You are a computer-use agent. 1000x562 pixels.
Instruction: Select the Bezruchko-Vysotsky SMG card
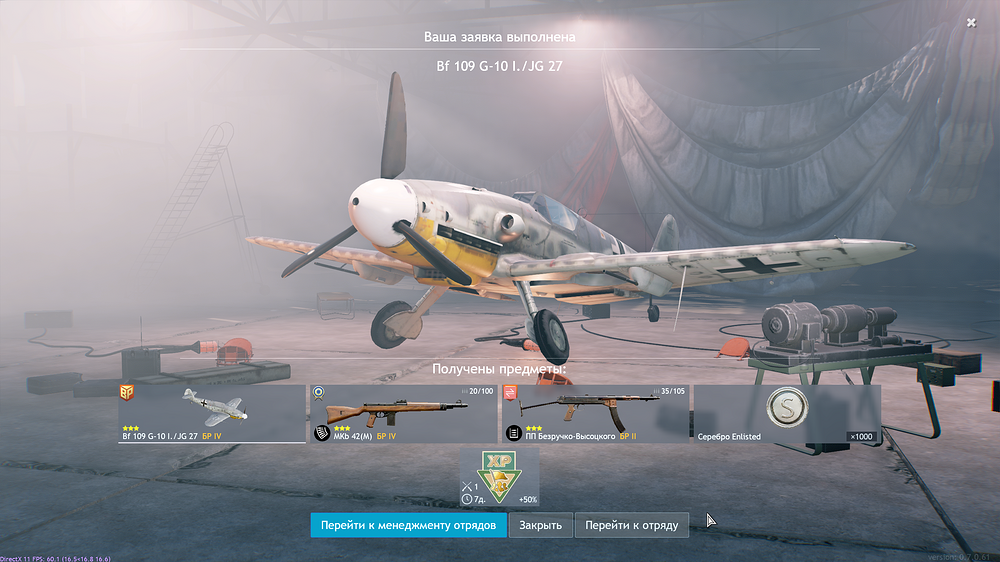(595, 413)
